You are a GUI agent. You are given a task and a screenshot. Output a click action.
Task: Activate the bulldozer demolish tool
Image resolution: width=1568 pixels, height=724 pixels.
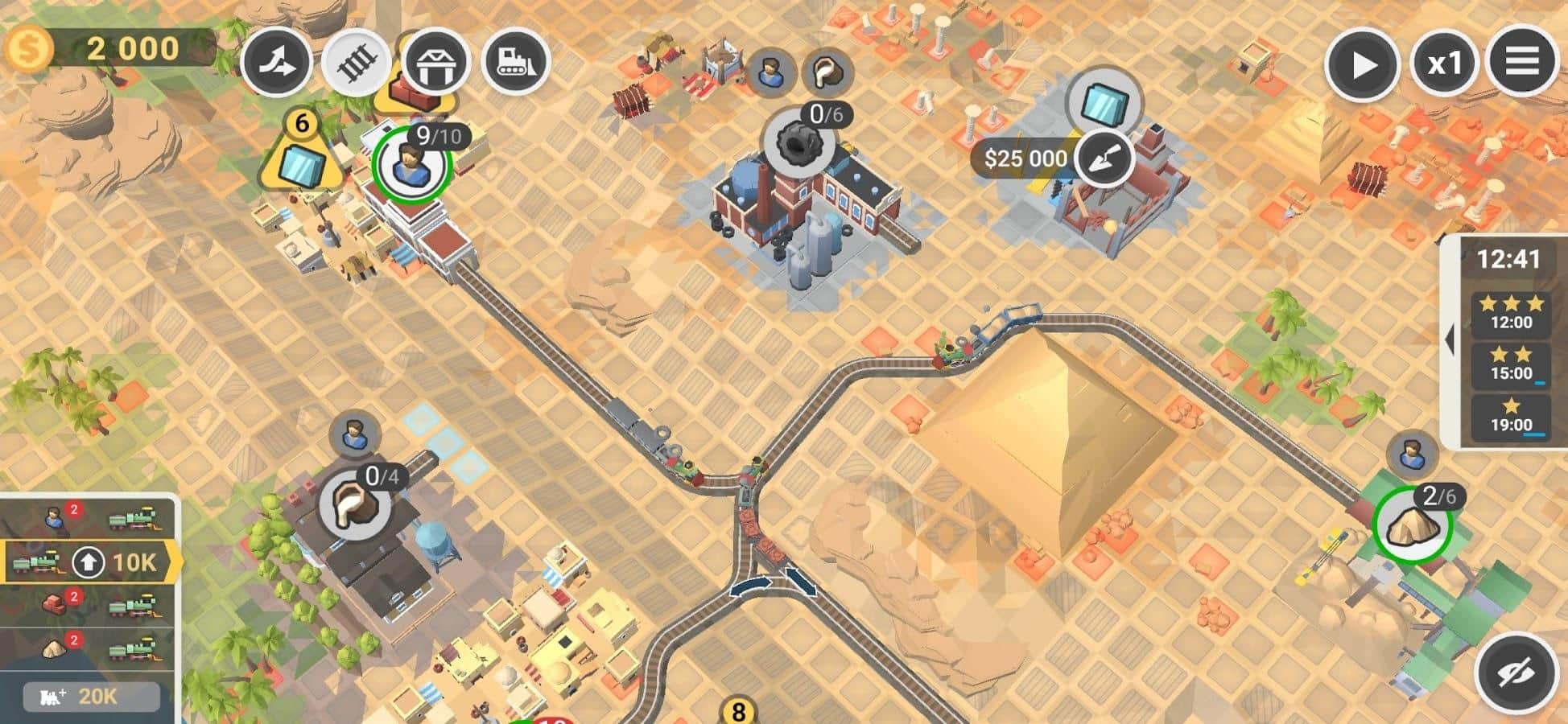[515, 62]
